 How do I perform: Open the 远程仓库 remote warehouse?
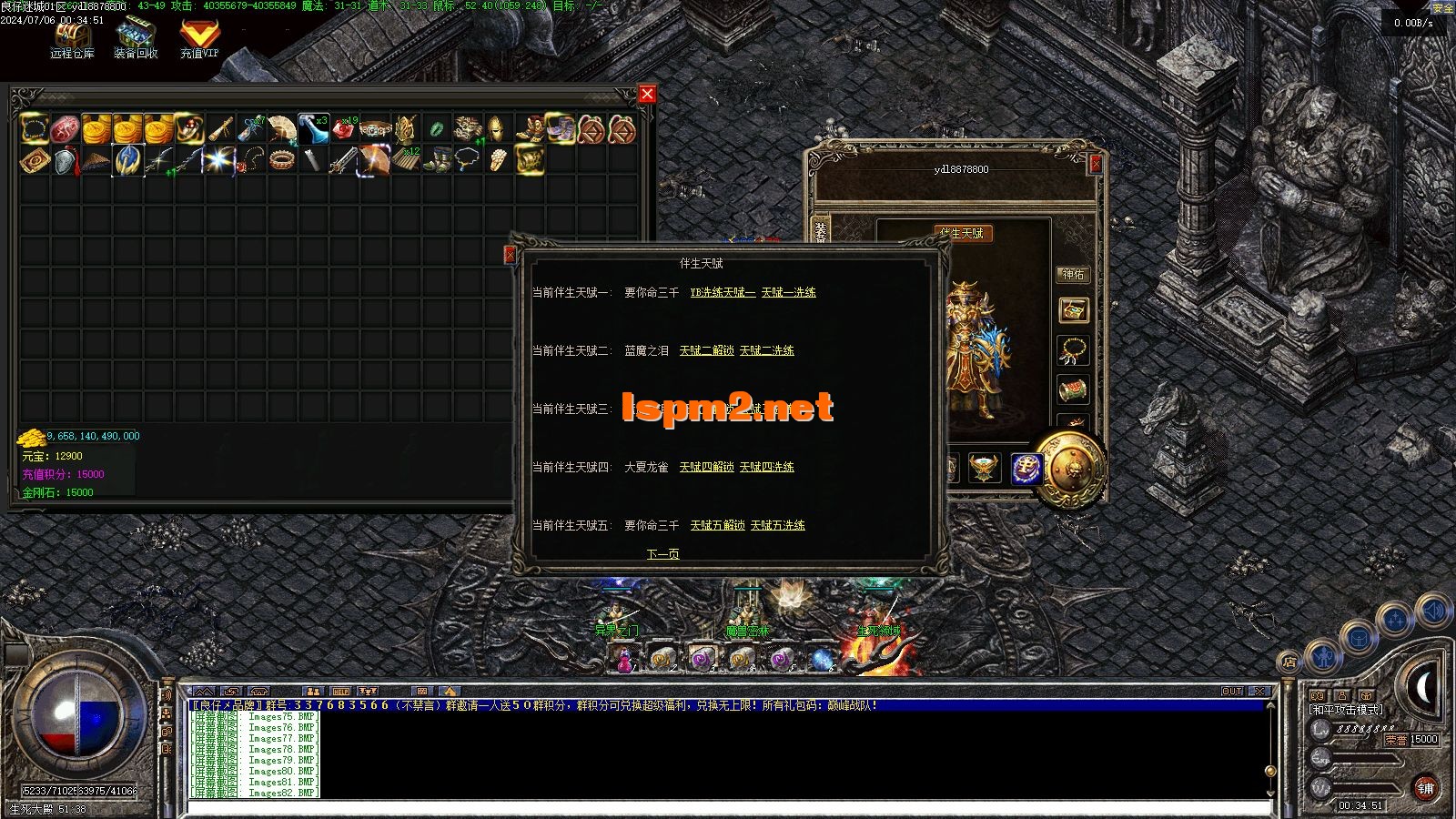point(72,39)
